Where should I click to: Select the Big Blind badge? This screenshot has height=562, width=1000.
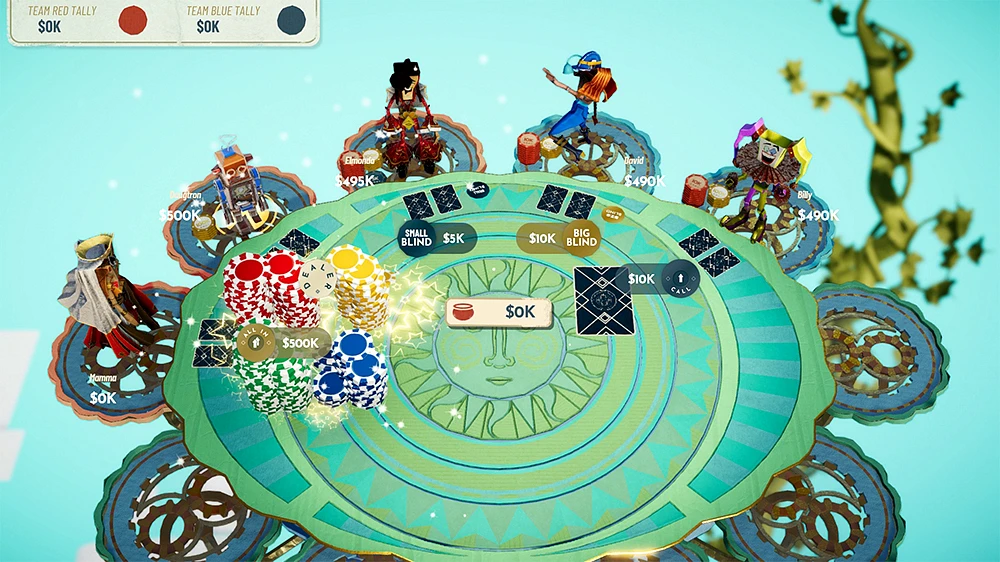tap(581, 238)
